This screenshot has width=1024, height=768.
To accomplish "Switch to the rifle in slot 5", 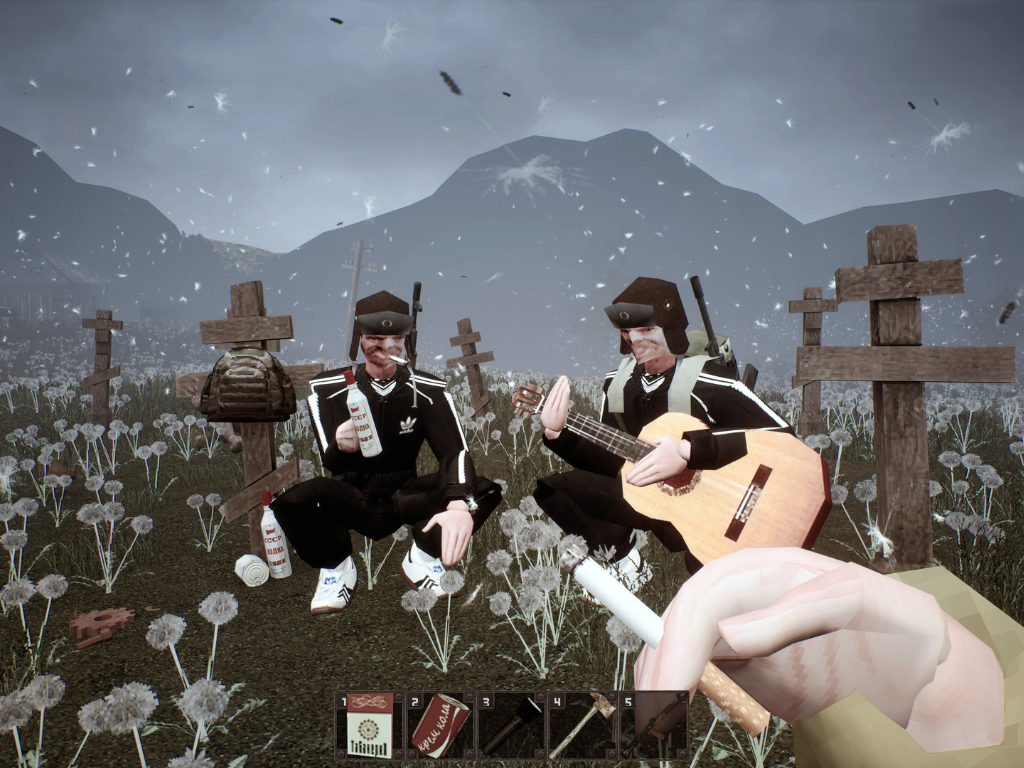I will [652, 725].
